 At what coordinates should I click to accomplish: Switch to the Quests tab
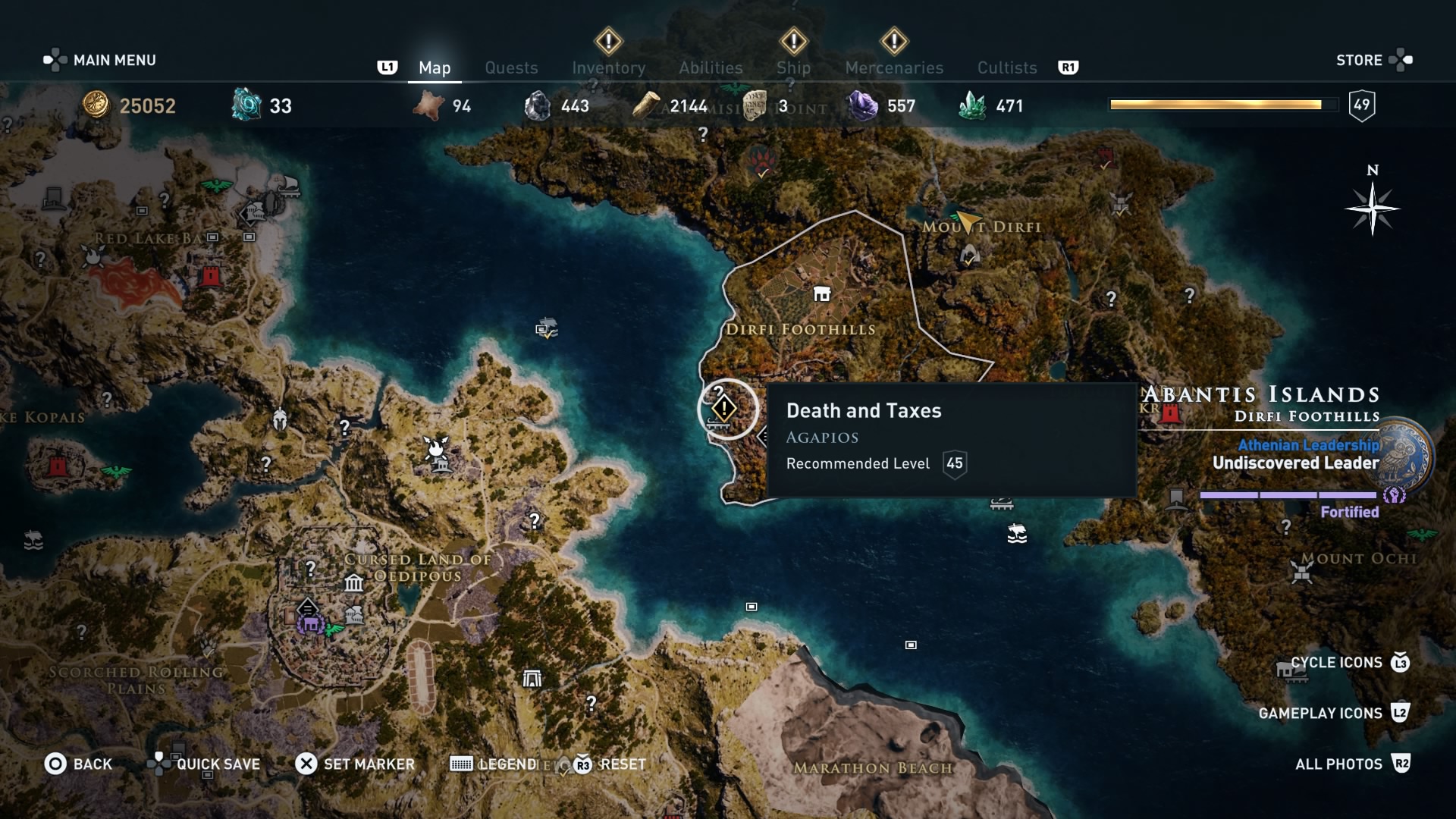coord(511,67)
